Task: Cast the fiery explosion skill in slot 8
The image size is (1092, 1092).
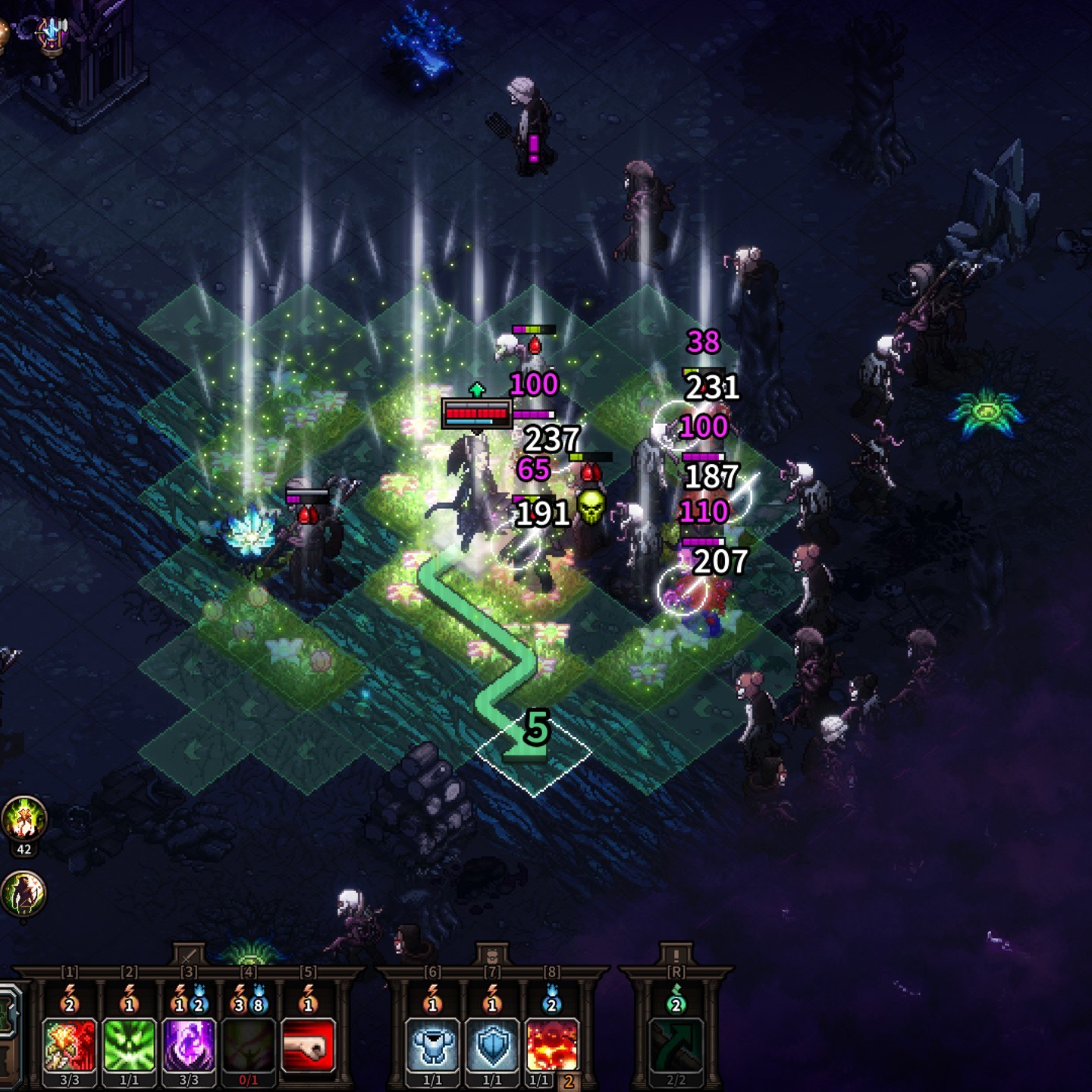Action: point(551,1045)
